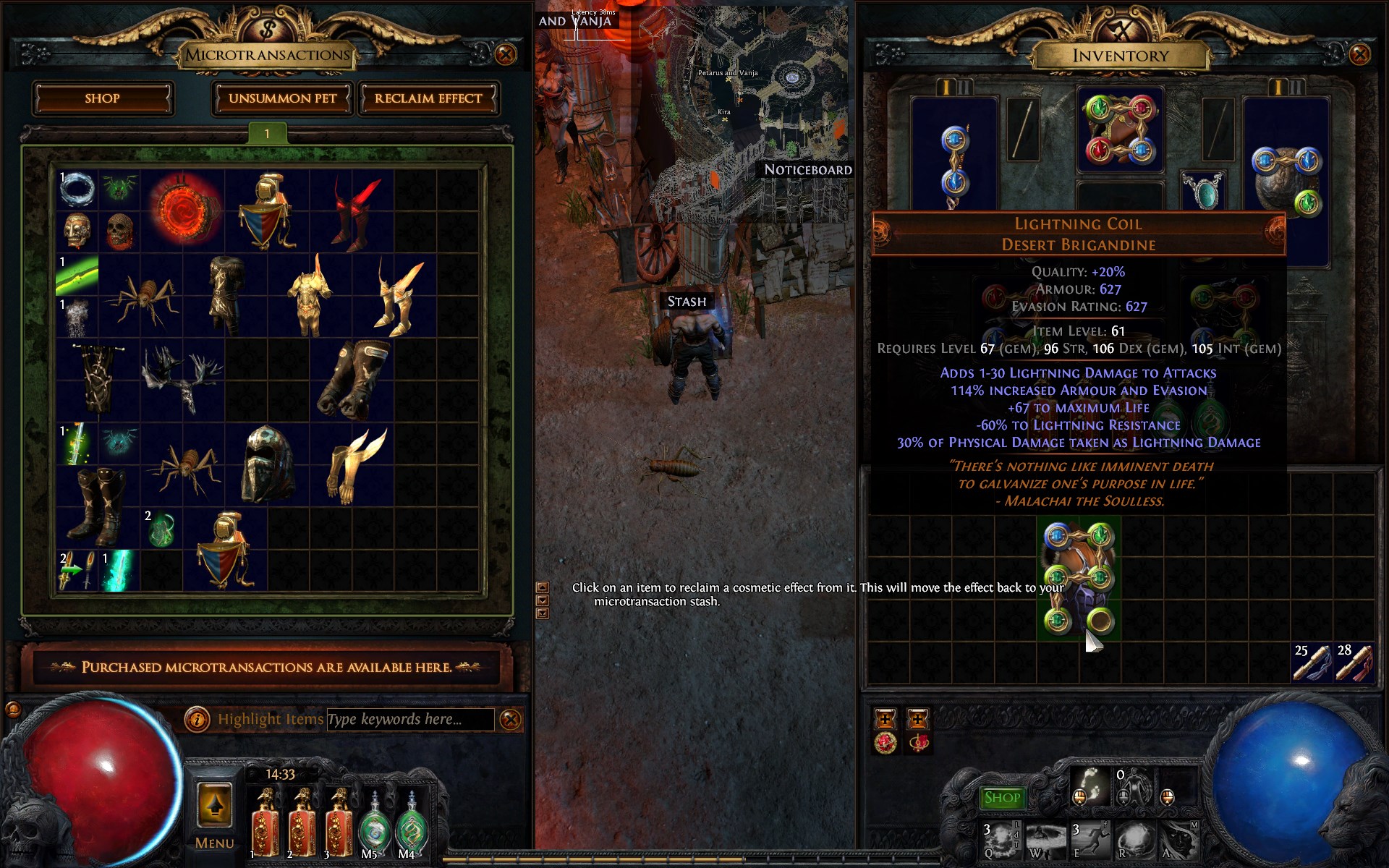Viewport: 1389px width, 868px height.
Task: Click the Lightning Coil armour in inventory
Action: point(1078,579)
